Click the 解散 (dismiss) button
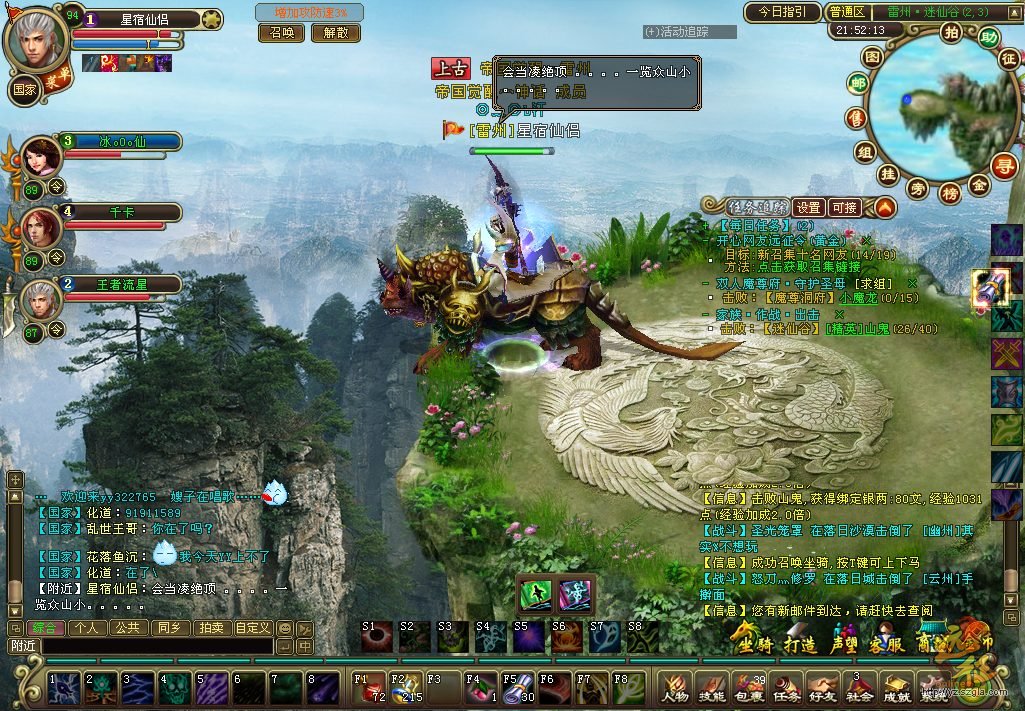Image resolution: width=1025 pixels, height=711 pixels. [x=336, y=32]
